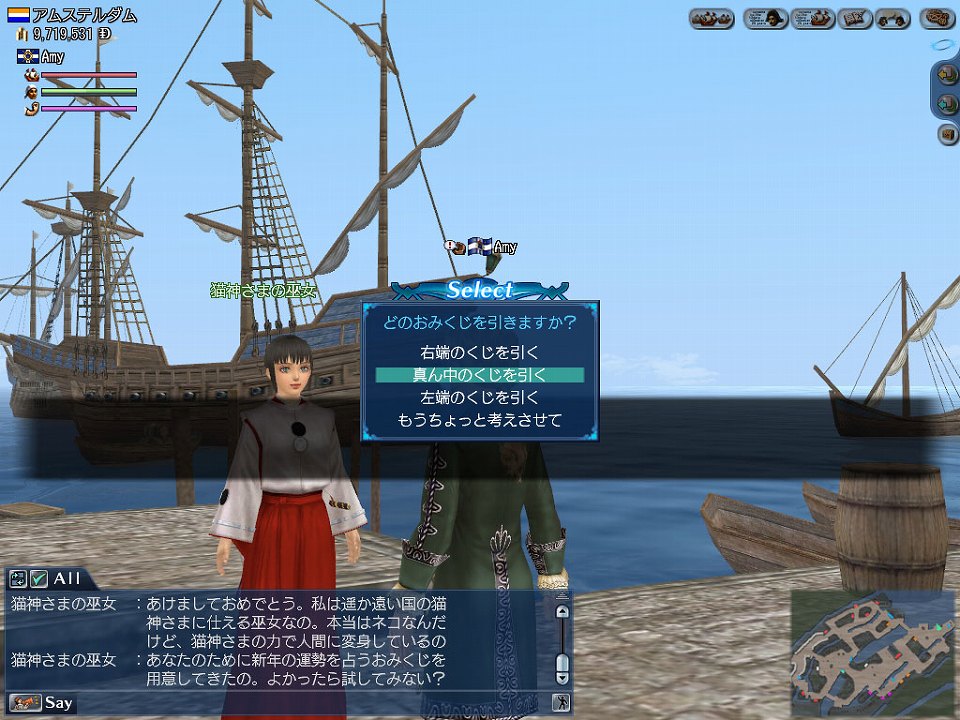Choose 右端のくじを引く option
Image resolution: width=960 pixels, height=720 pixels.
tap(479, 352)
